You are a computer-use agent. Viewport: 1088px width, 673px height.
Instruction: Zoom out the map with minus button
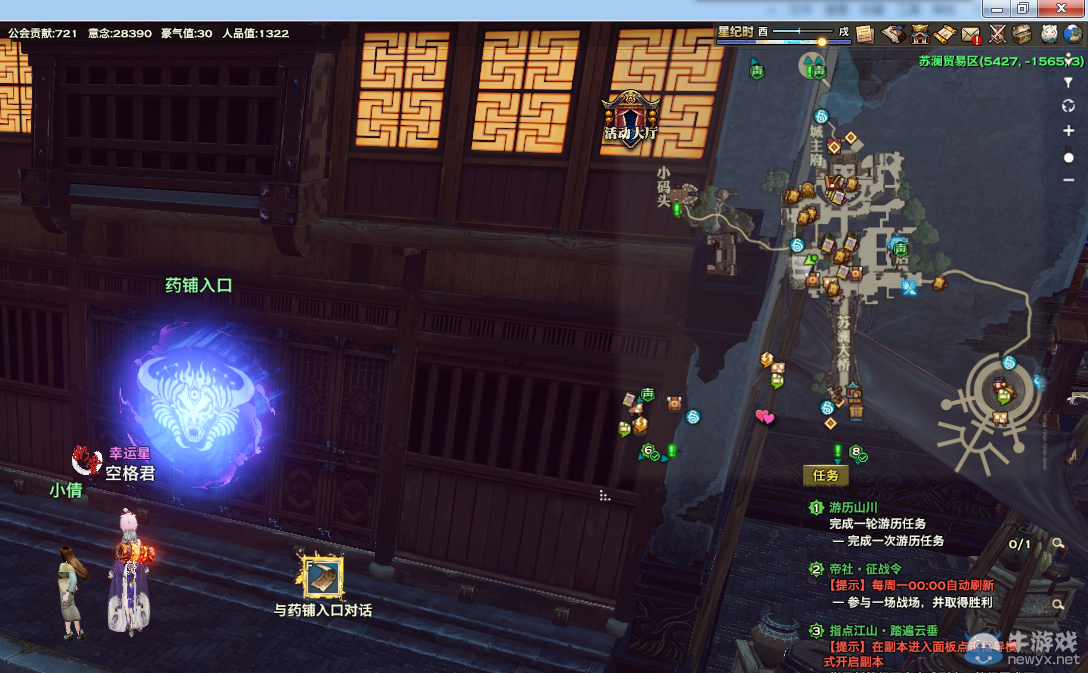click(x=1068, y=180)
